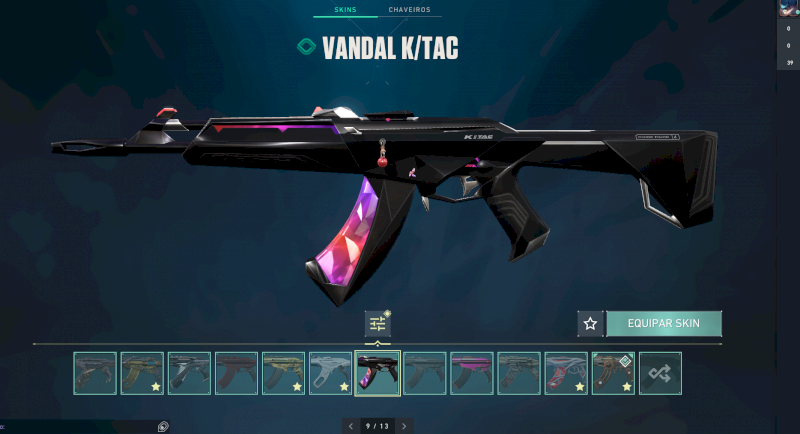Click the Equipar Skin button
Screen dimensions: 800x434
click(x=663, y=323)
